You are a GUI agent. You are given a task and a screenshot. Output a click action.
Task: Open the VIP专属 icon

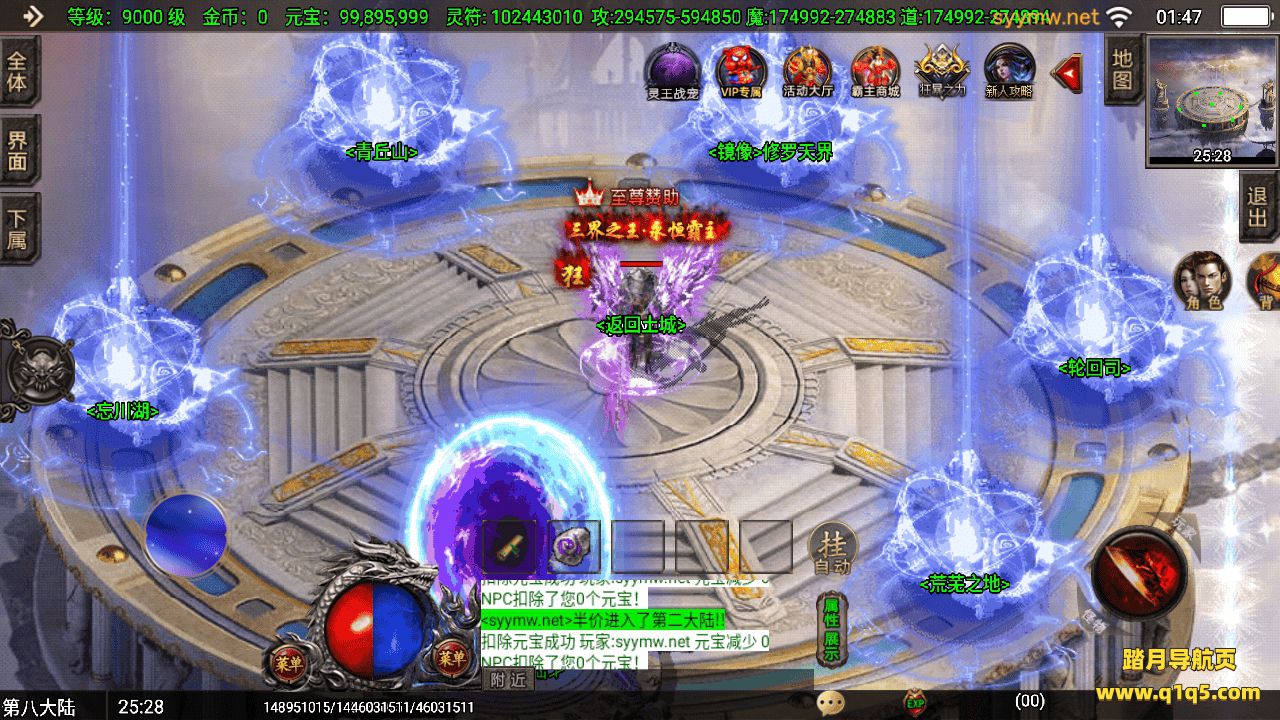[x=741, y=71]
